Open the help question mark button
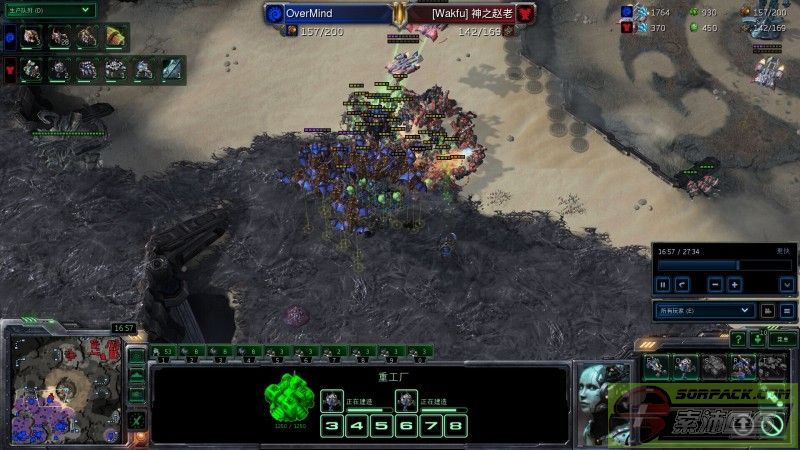This screenshot has height=450, width=800. (738, 340)
